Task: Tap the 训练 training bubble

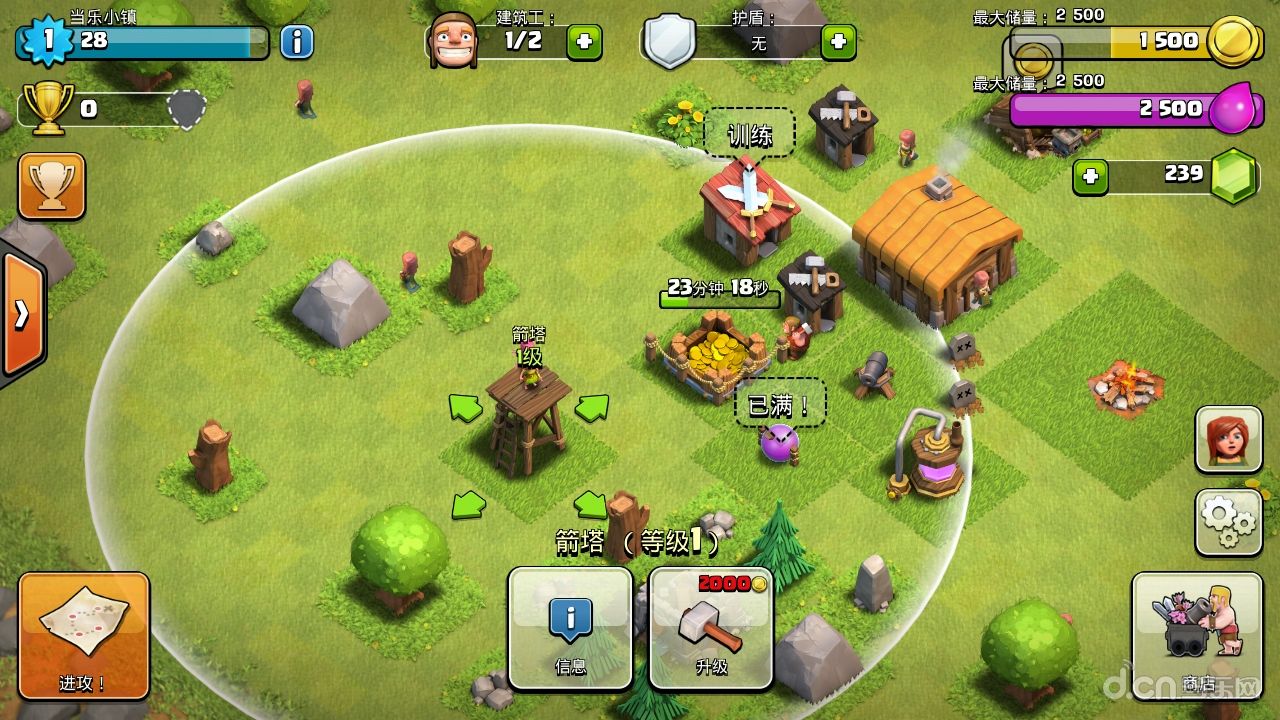Action: pos(750,134)
